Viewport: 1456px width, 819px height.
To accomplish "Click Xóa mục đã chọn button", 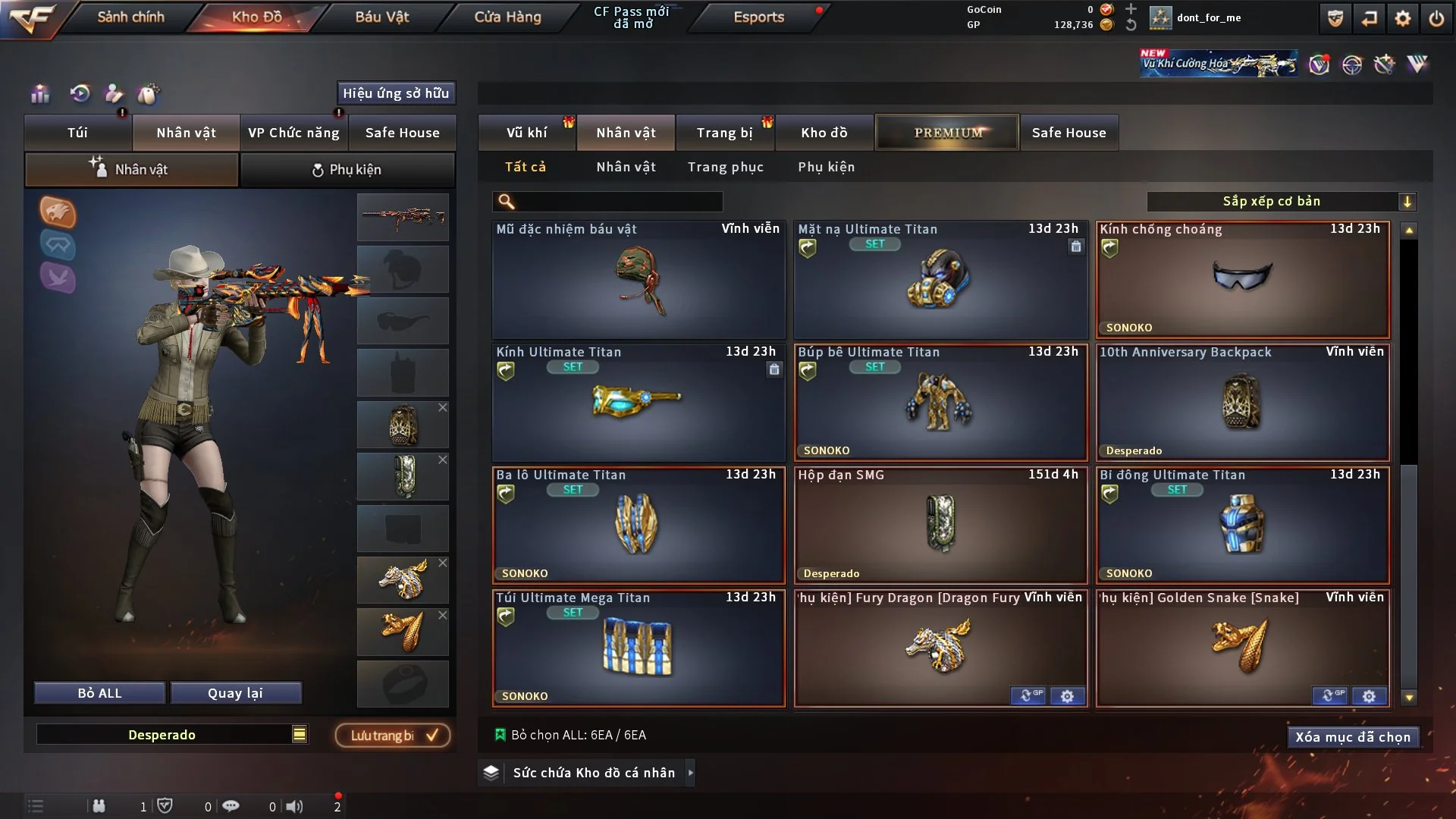I will 1352,737.
